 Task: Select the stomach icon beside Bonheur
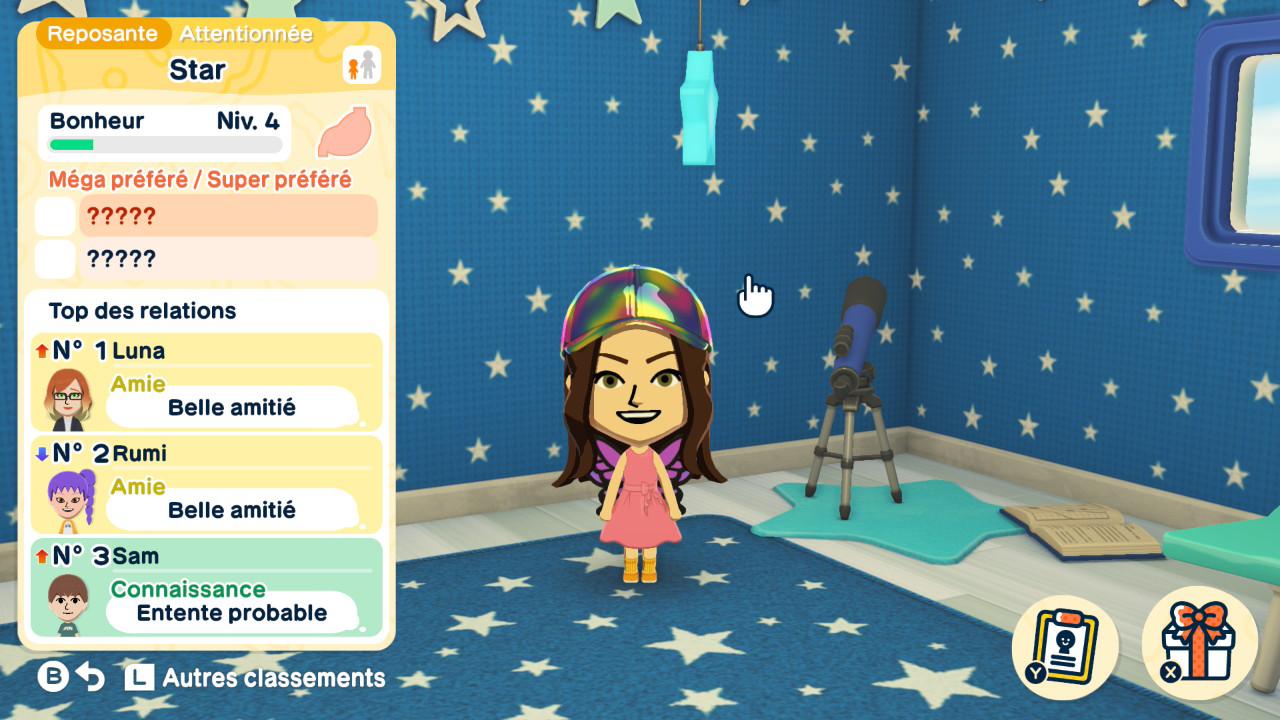point(344,133)
